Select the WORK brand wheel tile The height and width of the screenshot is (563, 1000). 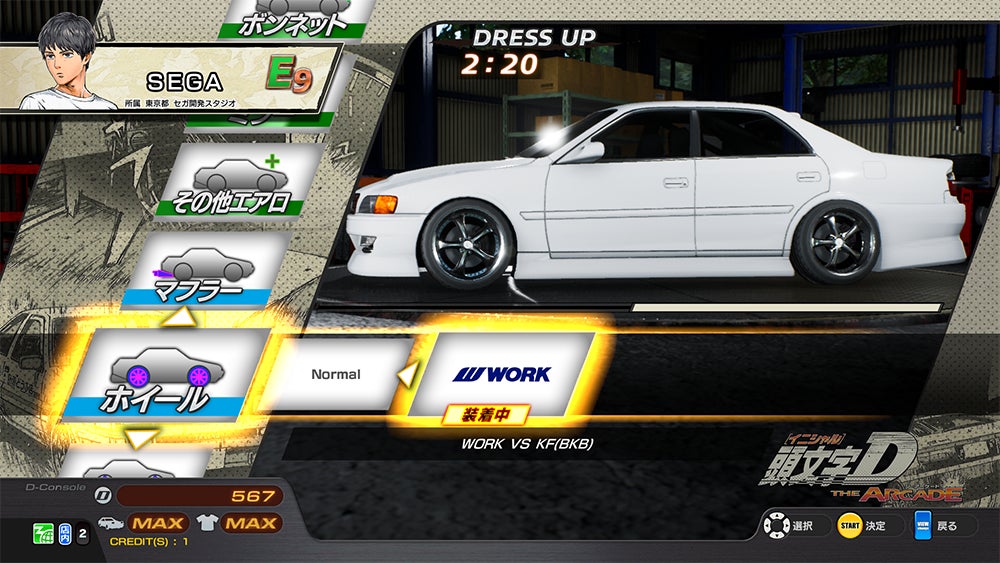(502, 374)
